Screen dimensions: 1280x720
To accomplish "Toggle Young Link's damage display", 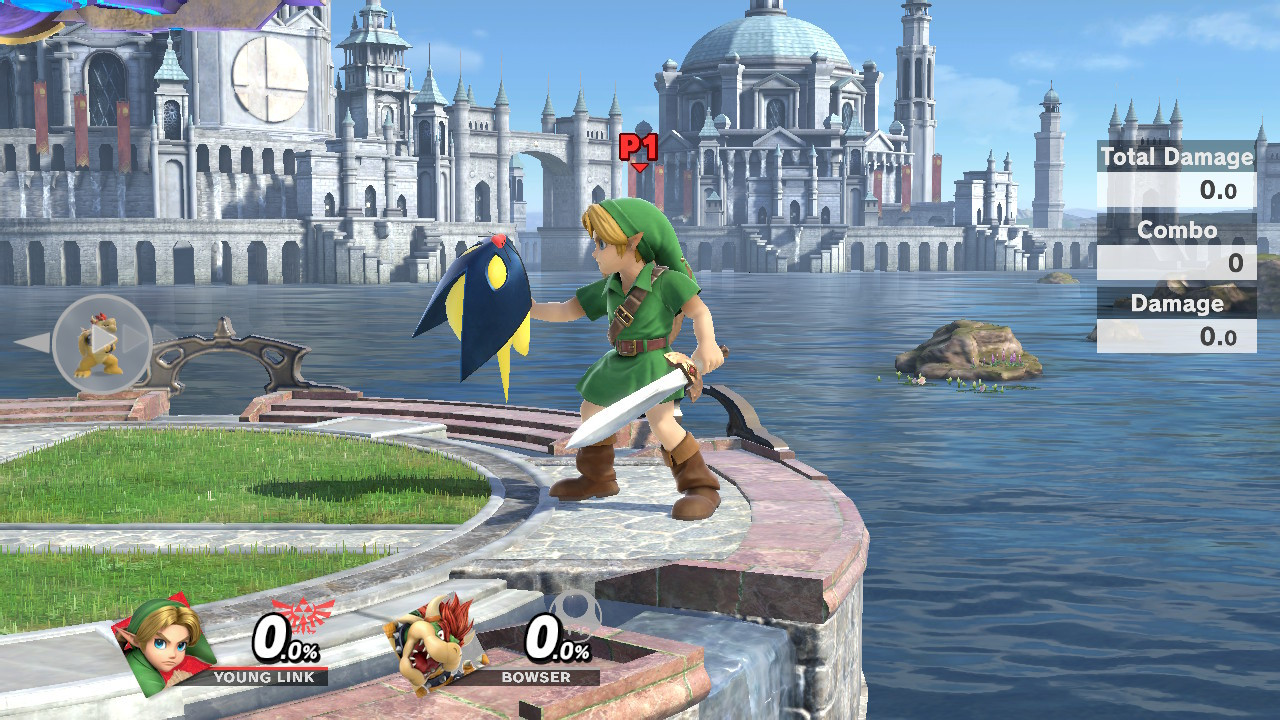I will click(x=285, y=642).
